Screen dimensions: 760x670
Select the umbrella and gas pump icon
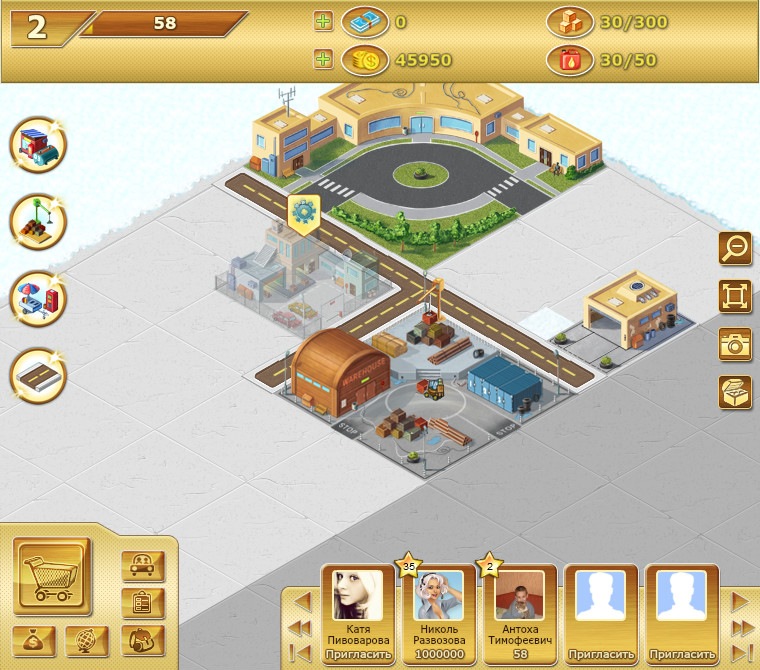[x=37, y=298]
